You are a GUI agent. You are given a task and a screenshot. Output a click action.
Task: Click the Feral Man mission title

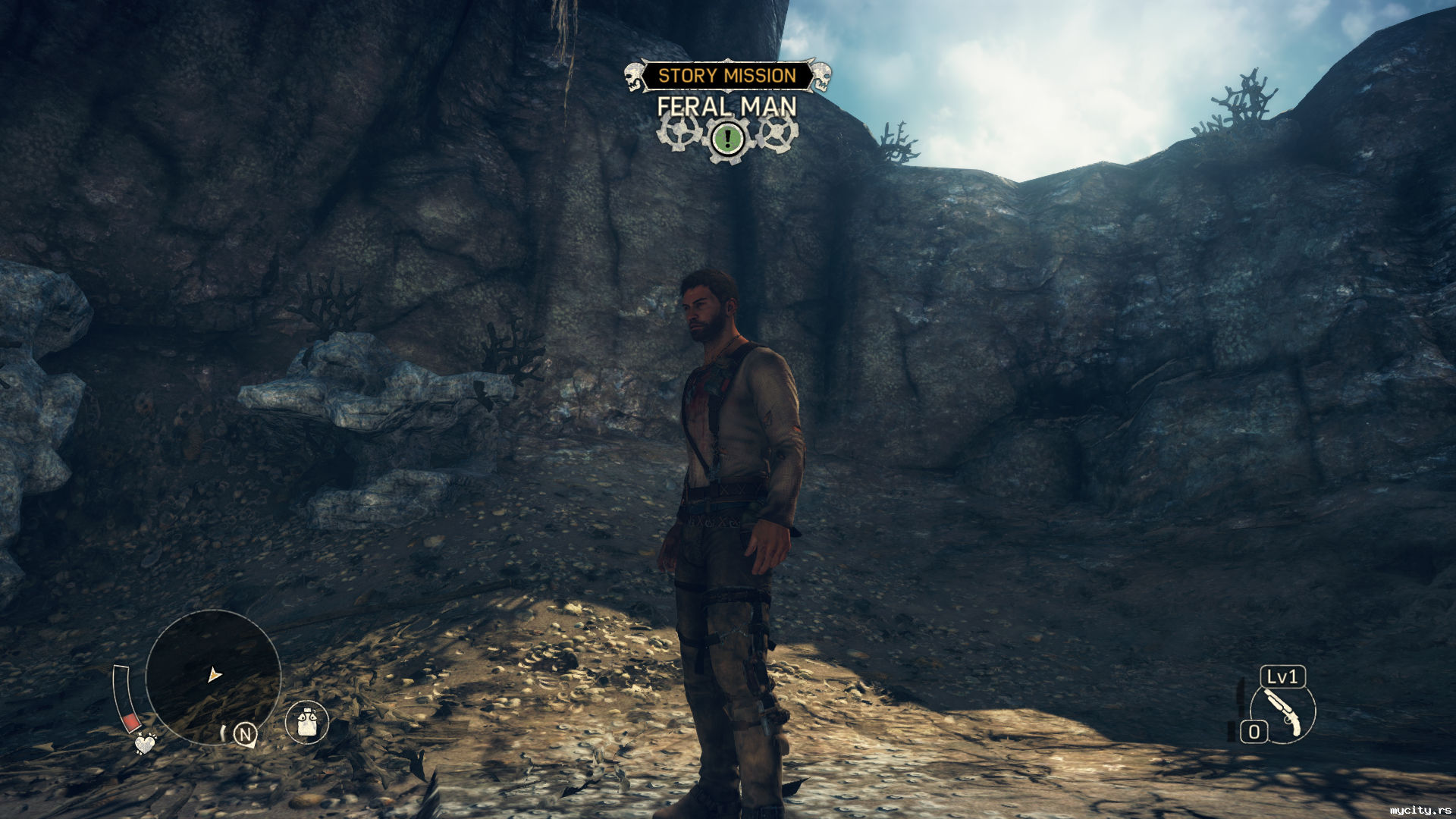pos(726,107)
